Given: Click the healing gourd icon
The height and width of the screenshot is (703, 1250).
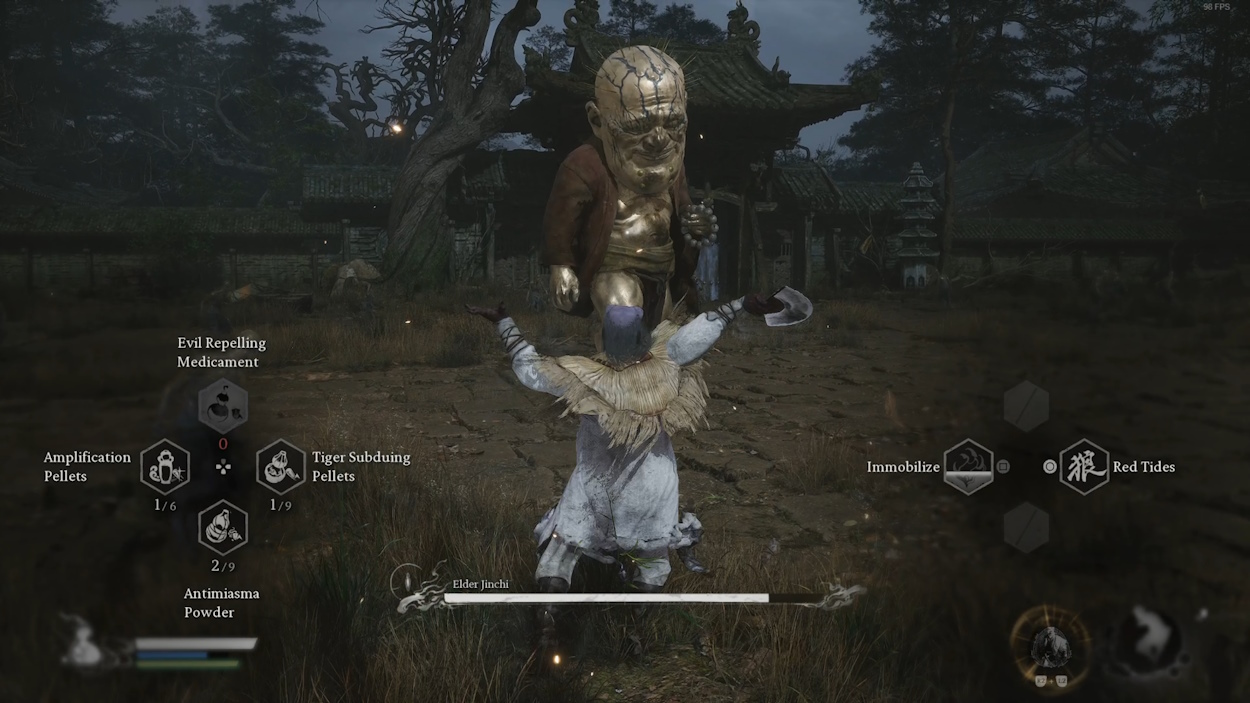Looking at the screenshot, I should (83, 644).
